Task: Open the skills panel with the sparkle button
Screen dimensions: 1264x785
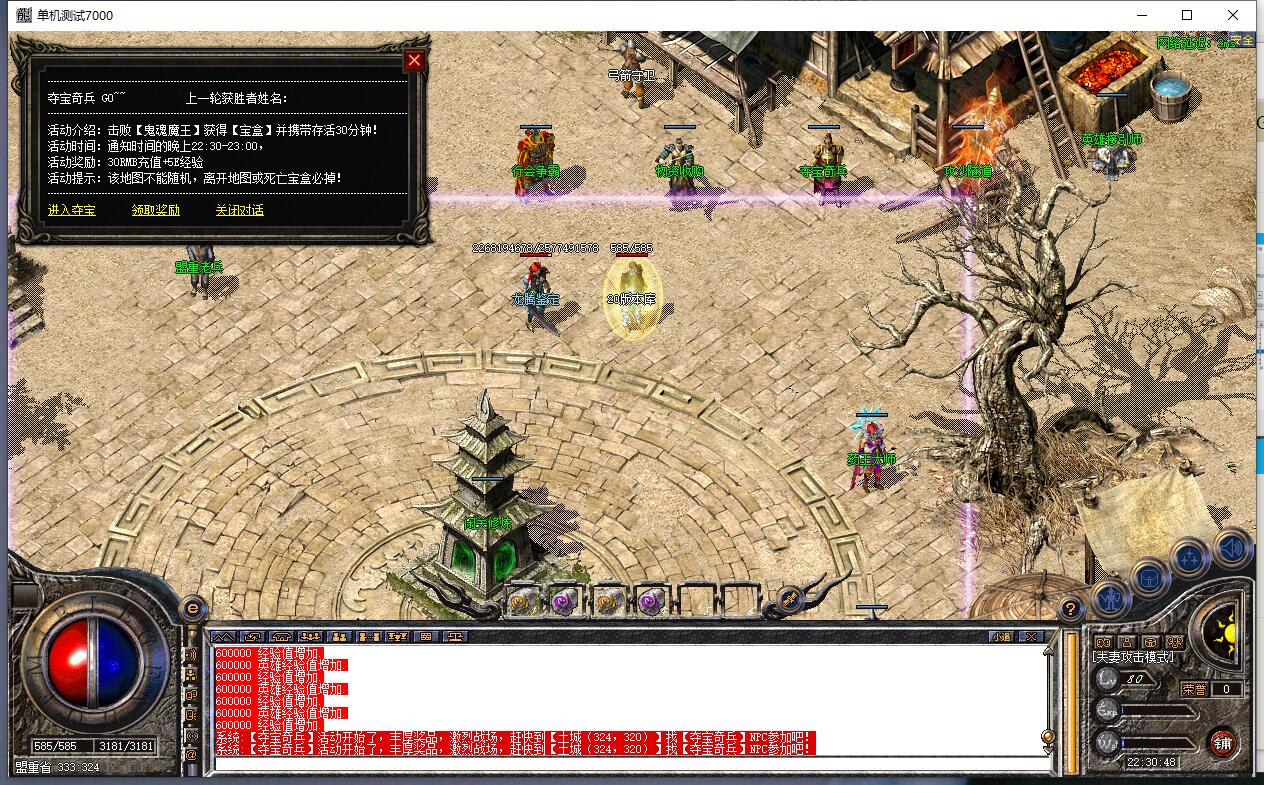Action: [x=1190, y=556]
